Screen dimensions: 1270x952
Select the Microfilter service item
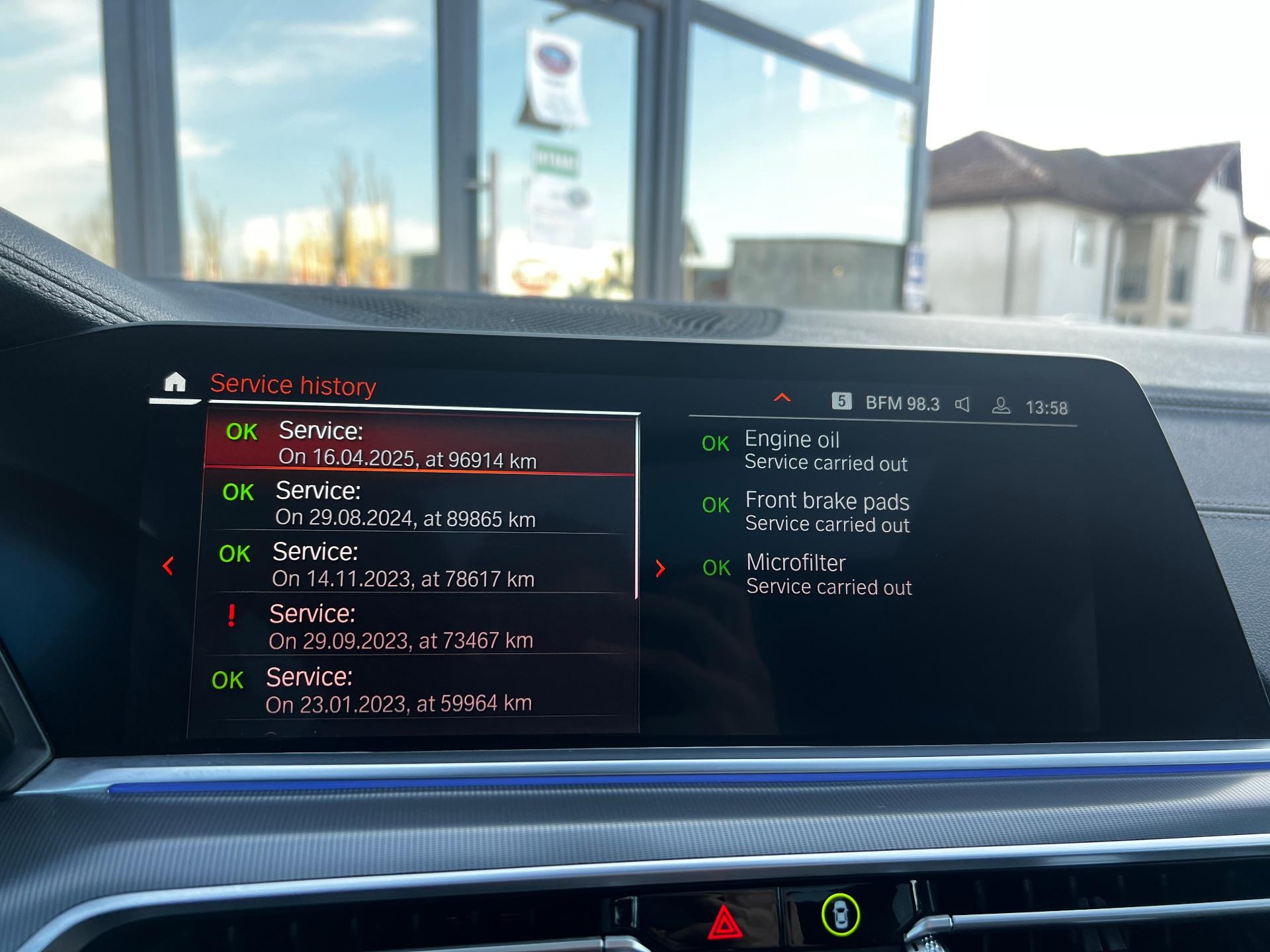827,574
